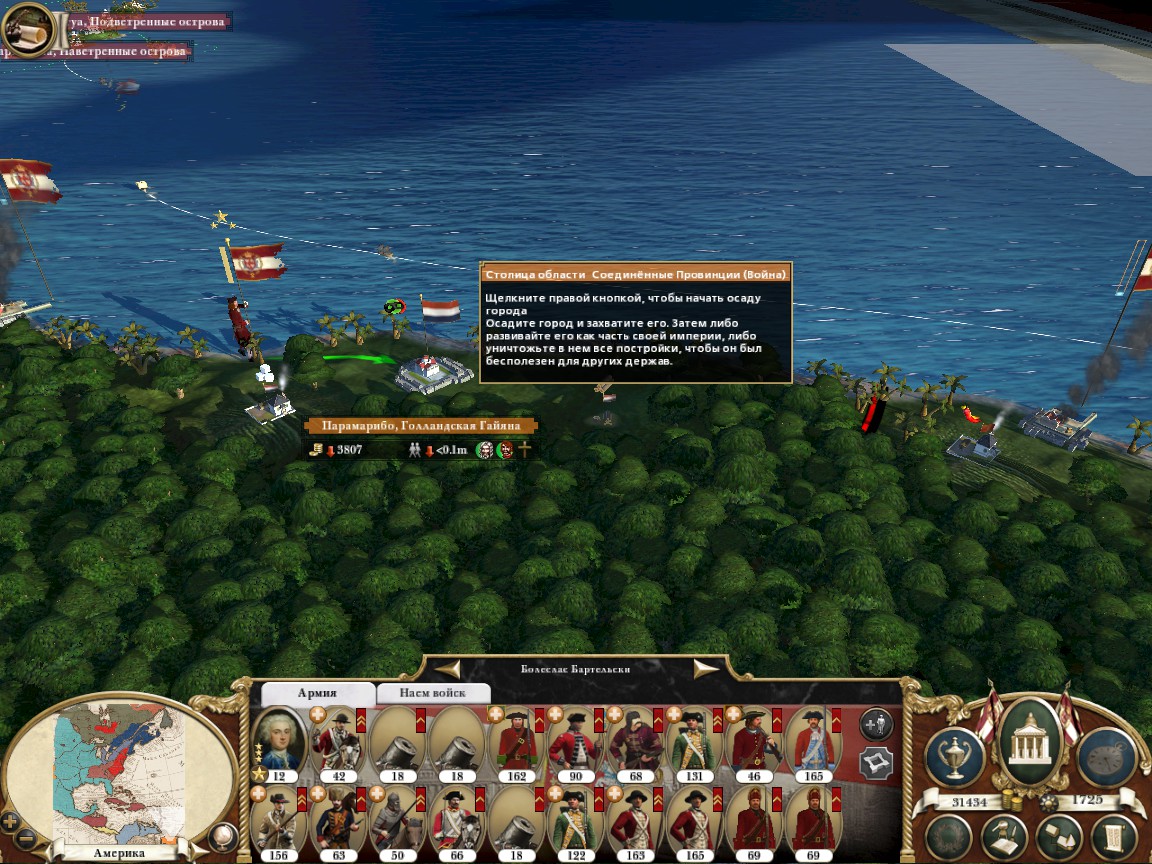Click the Америка minimap
This screenshot has width=1152, height=864.
[x=120, y=770]
